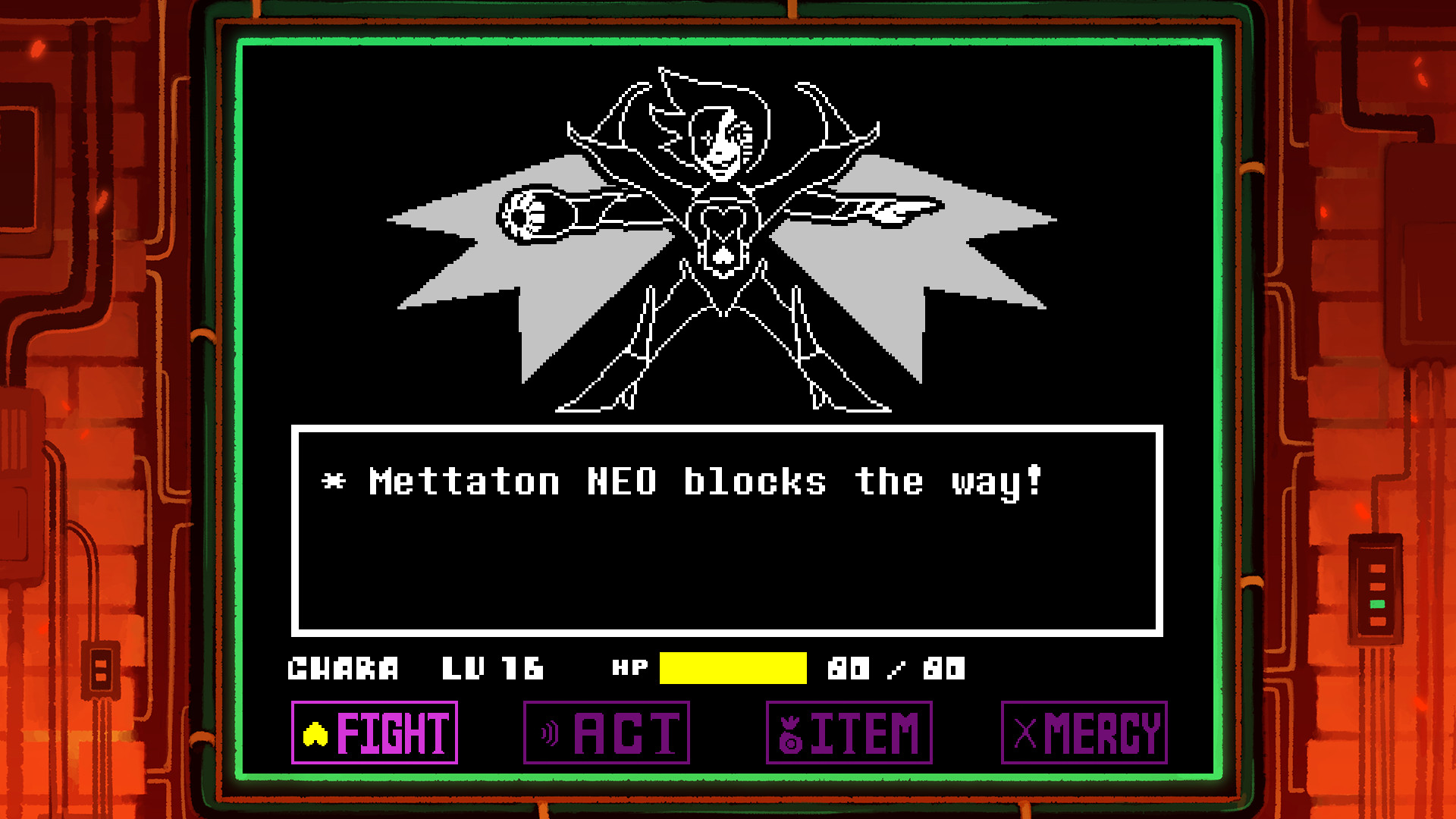Image resolution: width=1456 pixels, height=819 pixels.
Task: Click the Mettaton NEO blocks the way text
Action: pyautogui.click(x=682, y=482)
